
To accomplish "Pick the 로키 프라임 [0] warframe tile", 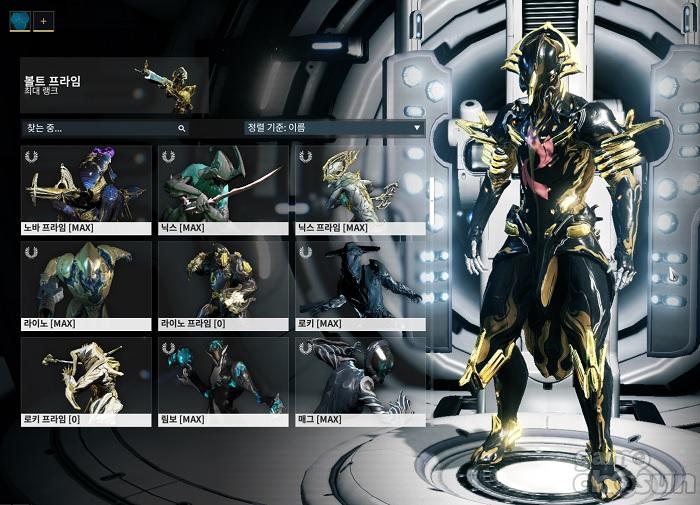I will pyautogui.click(x=86, y=381).
